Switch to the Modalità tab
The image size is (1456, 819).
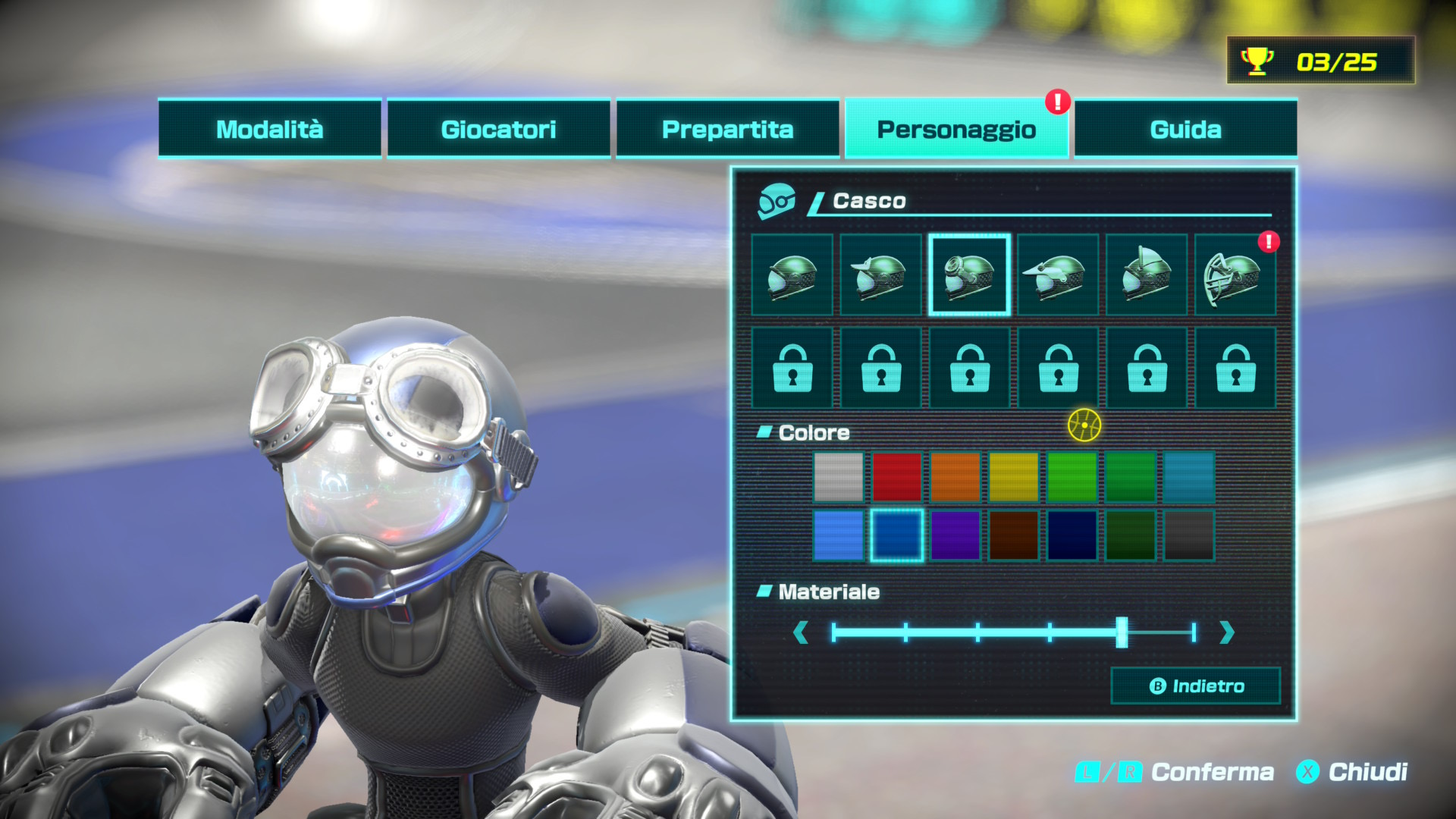coord(269,129)
